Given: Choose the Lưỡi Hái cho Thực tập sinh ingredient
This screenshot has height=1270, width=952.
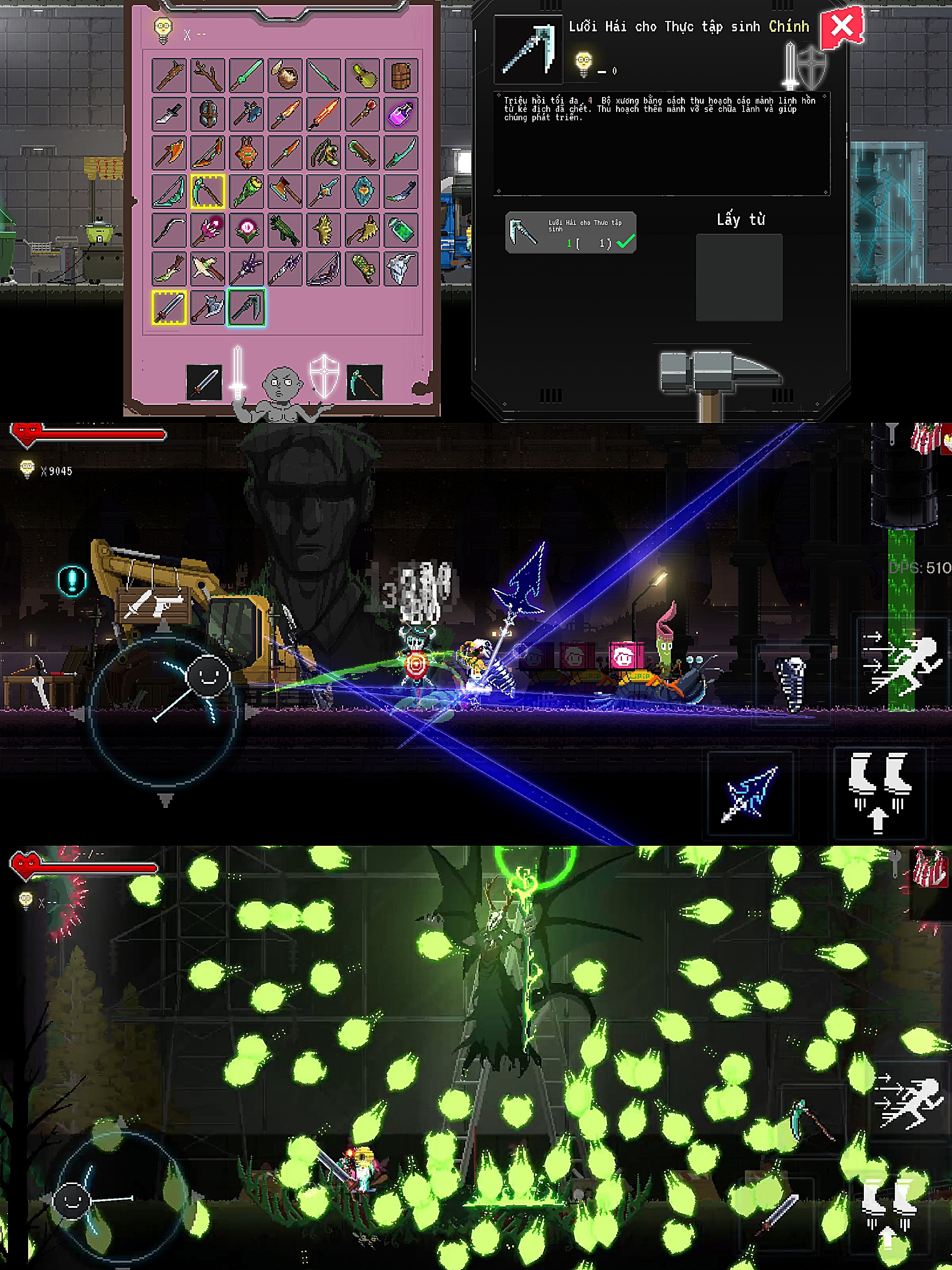Looking at the screenshot, I should pos(570,232).
